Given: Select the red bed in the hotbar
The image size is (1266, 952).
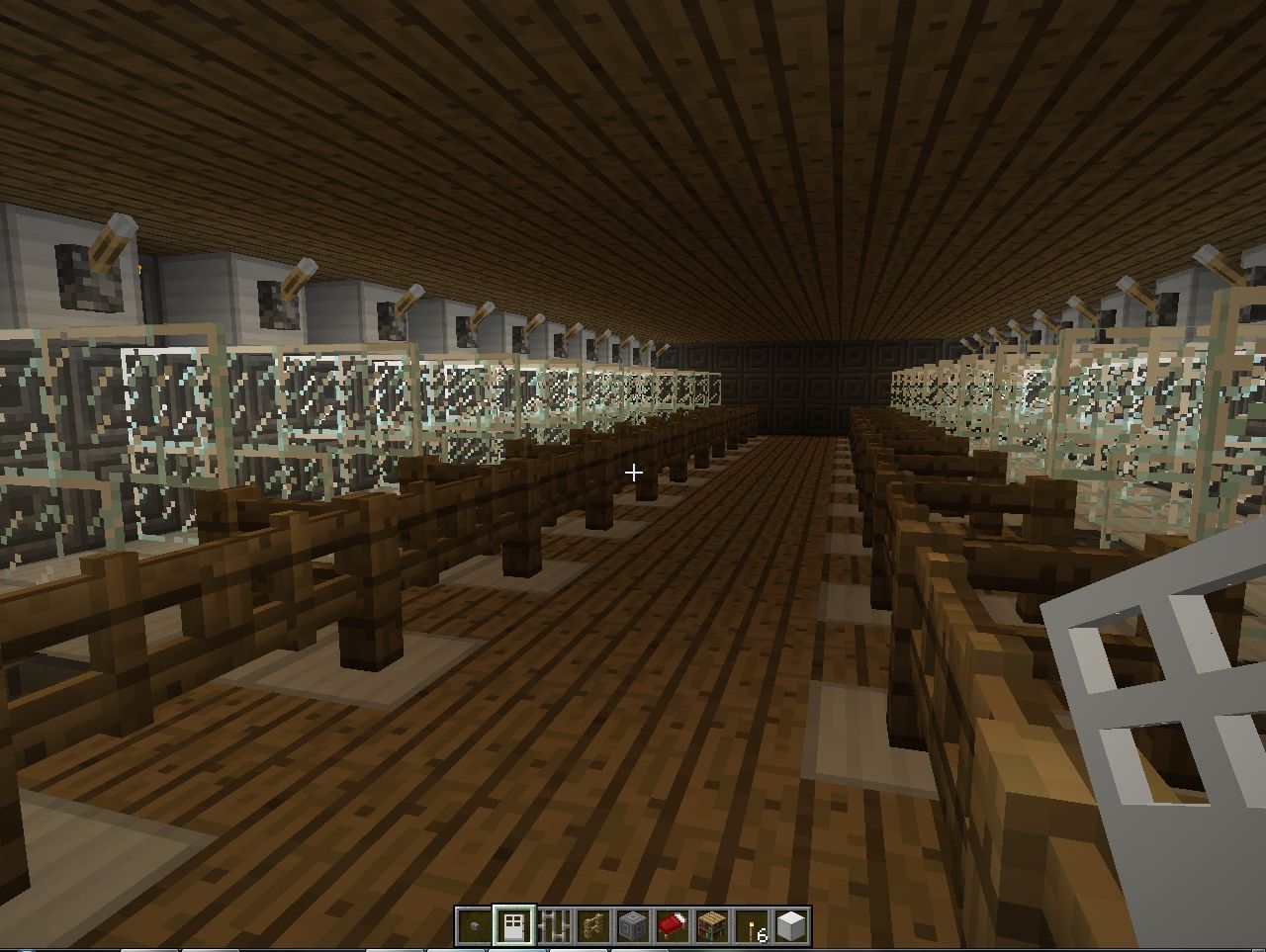Looking at the screenshot, I should pos(673,926).
